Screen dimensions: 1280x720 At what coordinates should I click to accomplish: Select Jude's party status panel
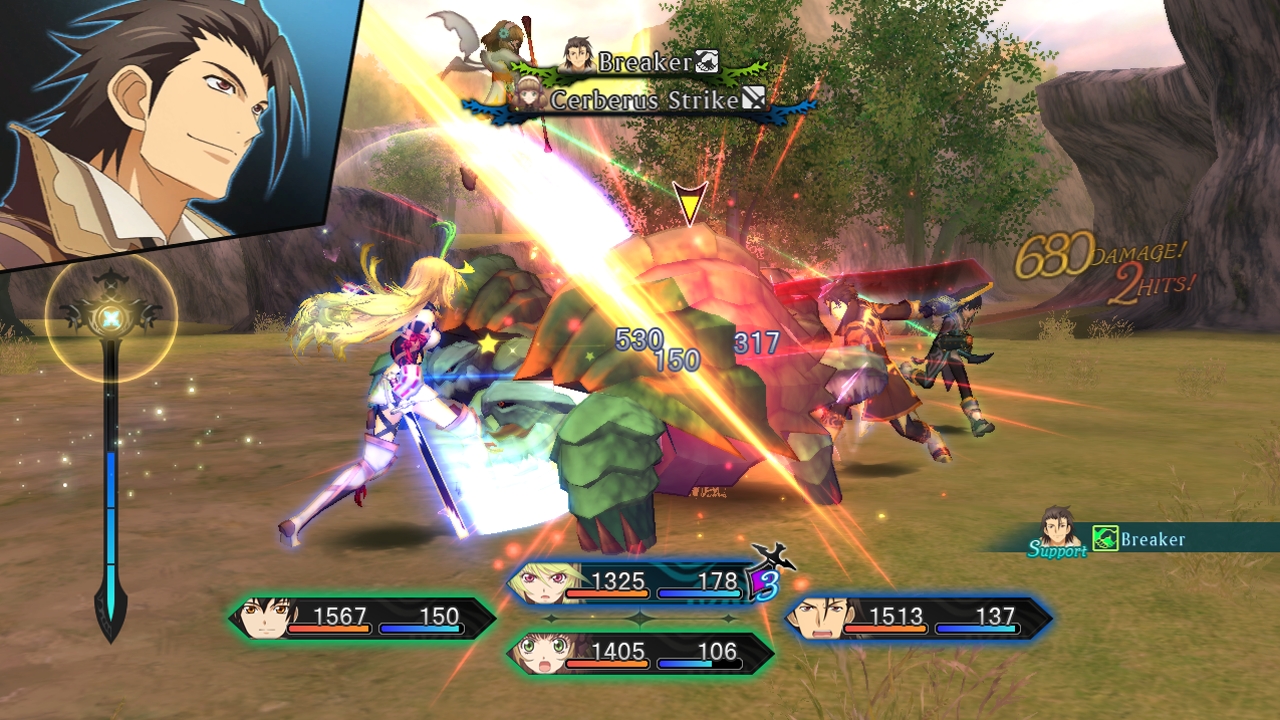[362, 619]
